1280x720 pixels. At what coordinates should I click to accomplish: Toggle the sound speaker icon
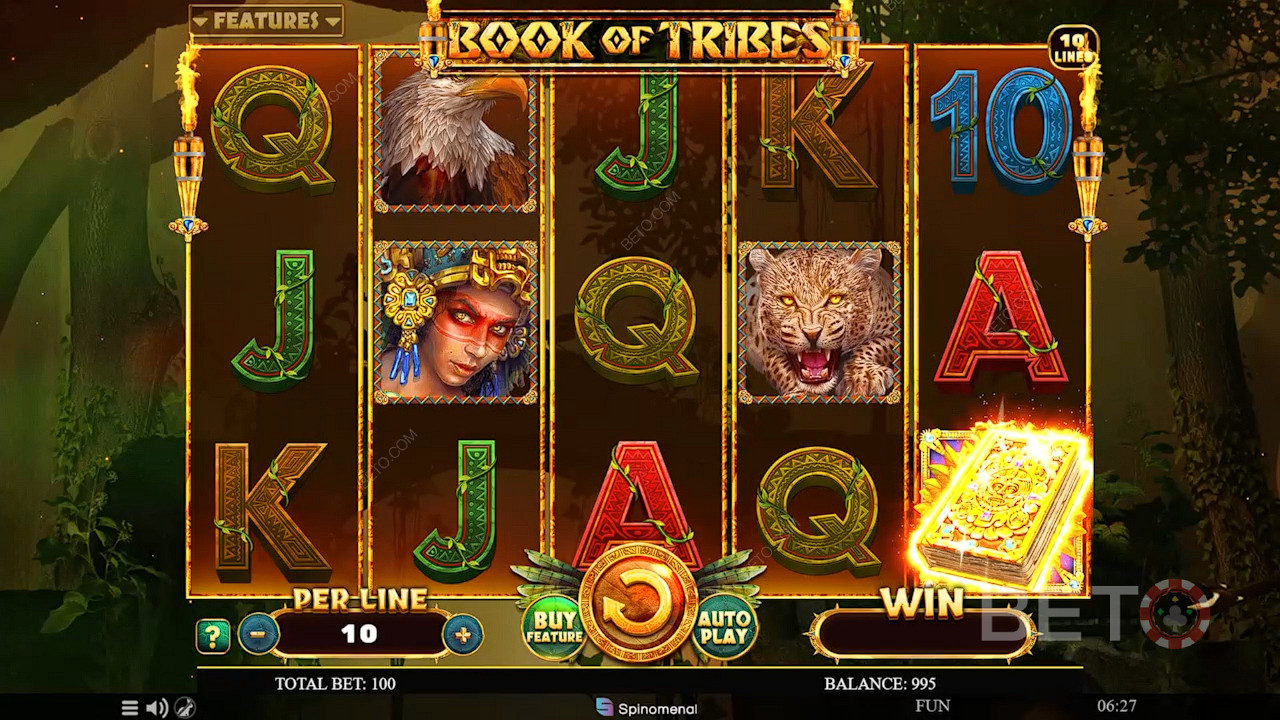pos(157,708)
